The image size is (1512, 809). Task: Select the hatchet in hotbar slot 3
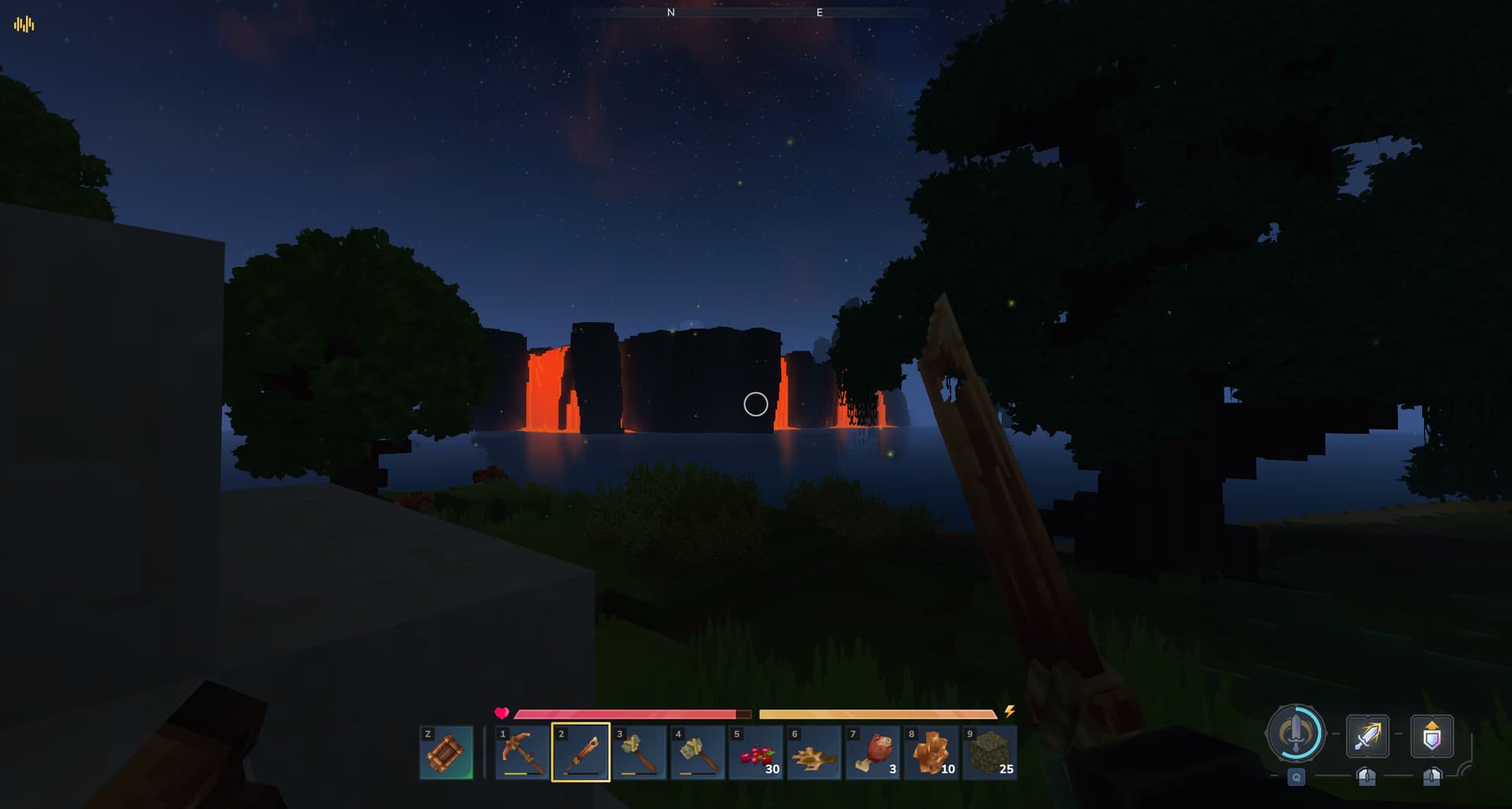[x=639, y=754]
